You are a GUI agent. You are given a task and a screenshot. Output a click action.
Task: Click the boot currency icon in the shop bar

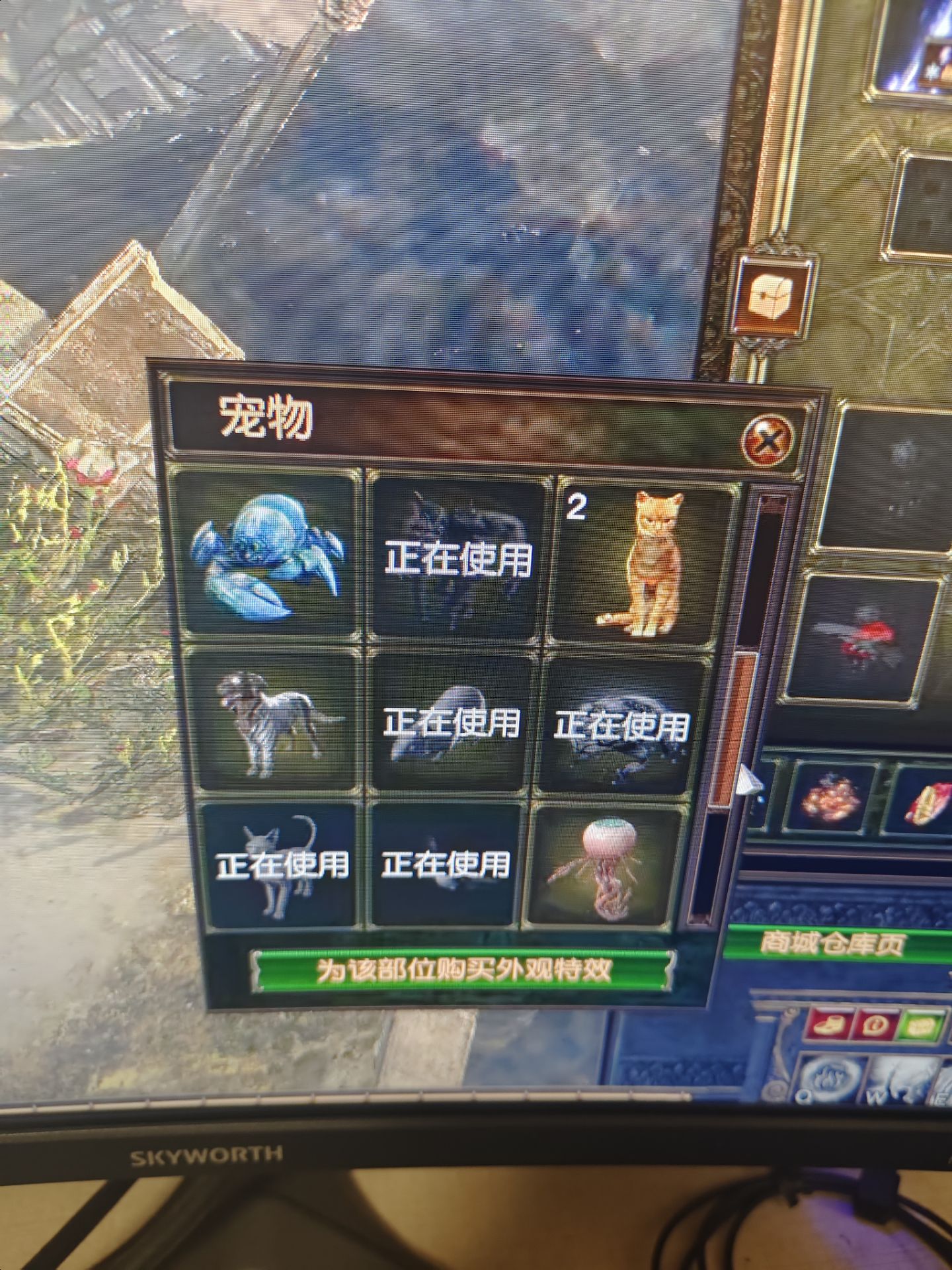(828, 1025)
